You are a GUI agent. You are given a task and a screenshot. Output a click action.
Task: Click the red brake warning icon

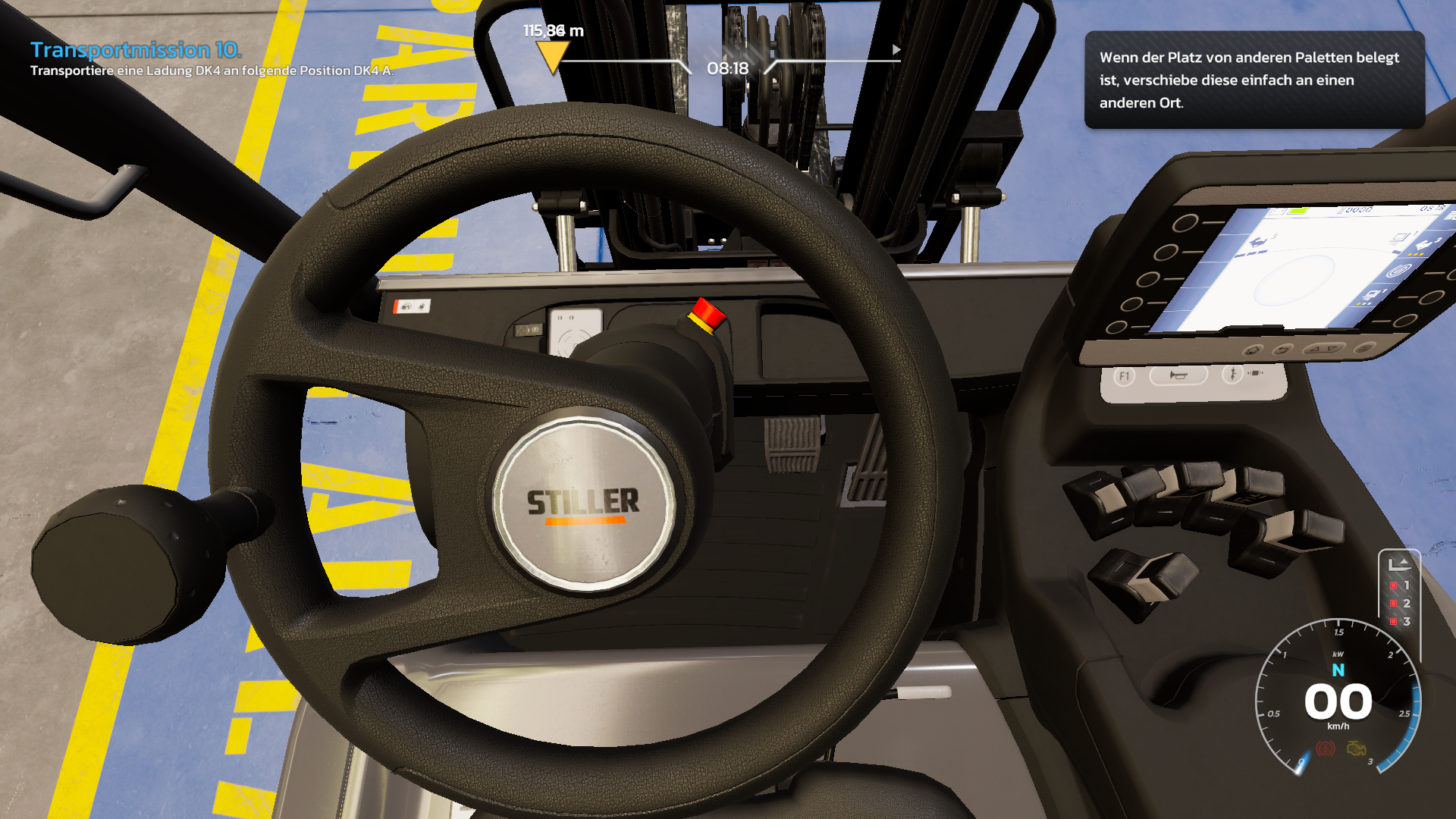(x=1325, y=749)
